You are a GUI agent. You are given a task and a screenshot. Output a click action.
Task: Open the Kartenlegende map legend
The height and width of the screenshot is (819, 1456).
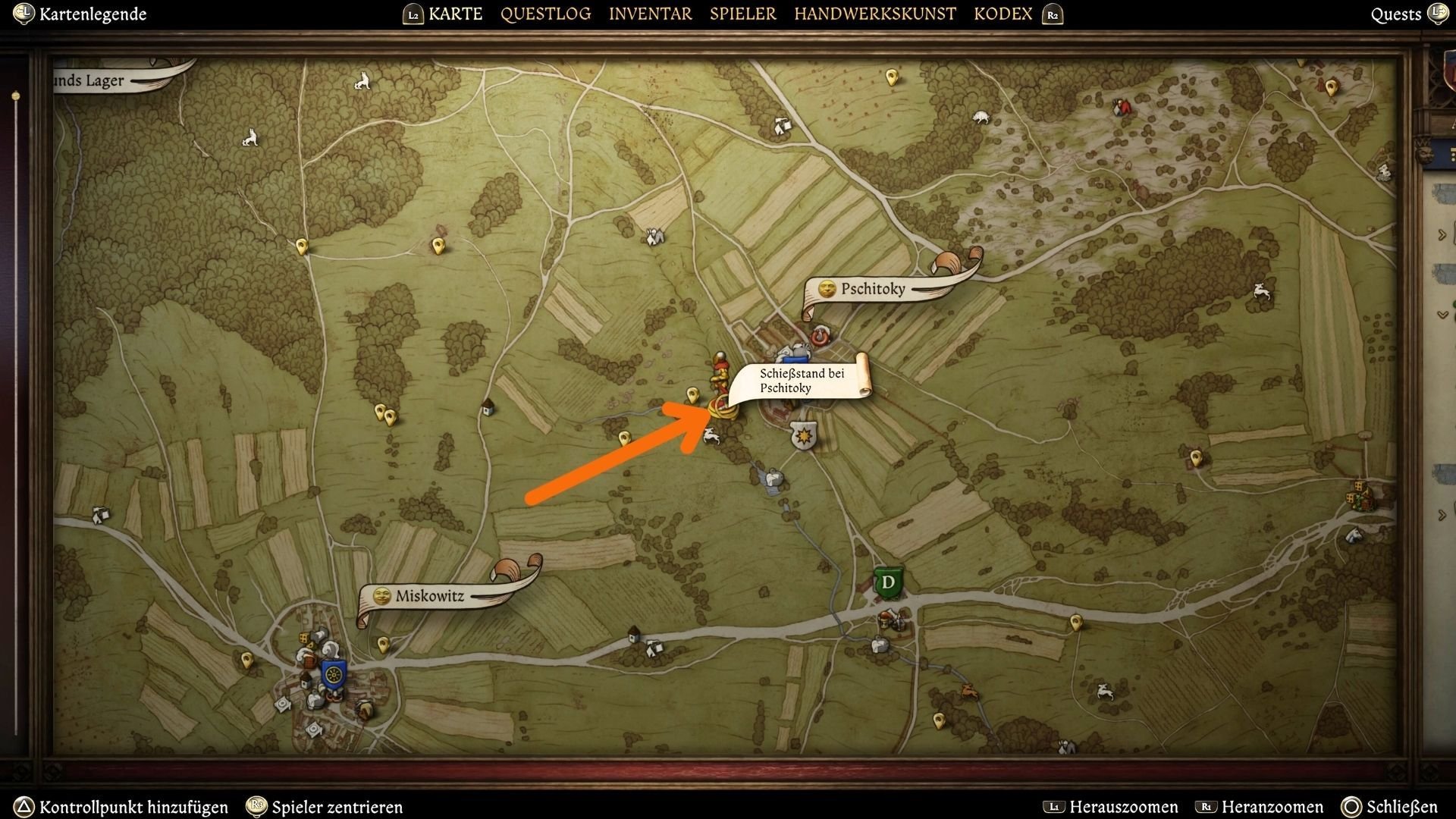tap(93, 14)
